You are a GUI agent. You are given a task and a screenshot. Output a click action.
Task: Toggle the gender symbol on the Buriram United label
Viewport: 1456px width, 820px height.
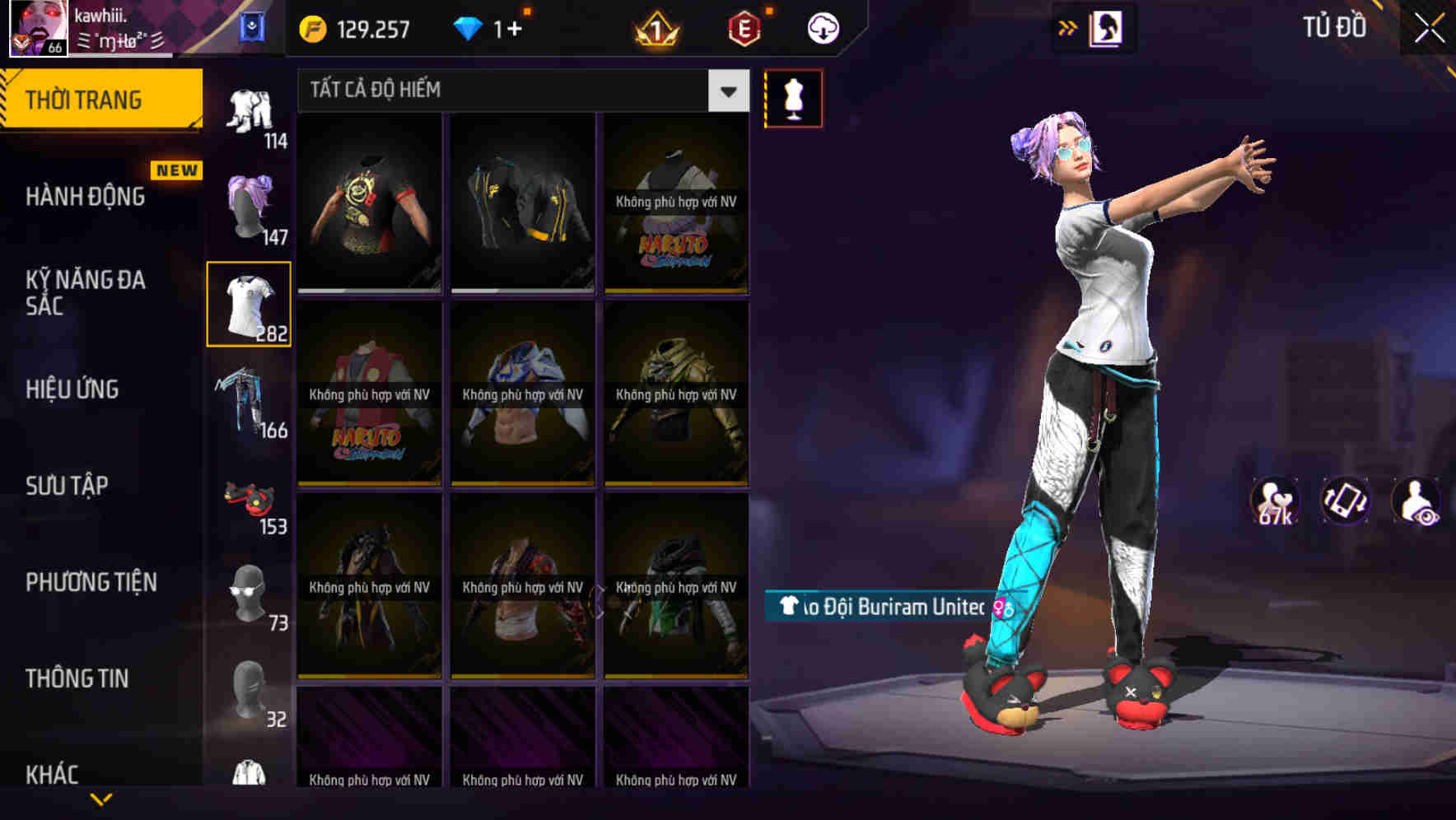click(x=1001, y=607)
